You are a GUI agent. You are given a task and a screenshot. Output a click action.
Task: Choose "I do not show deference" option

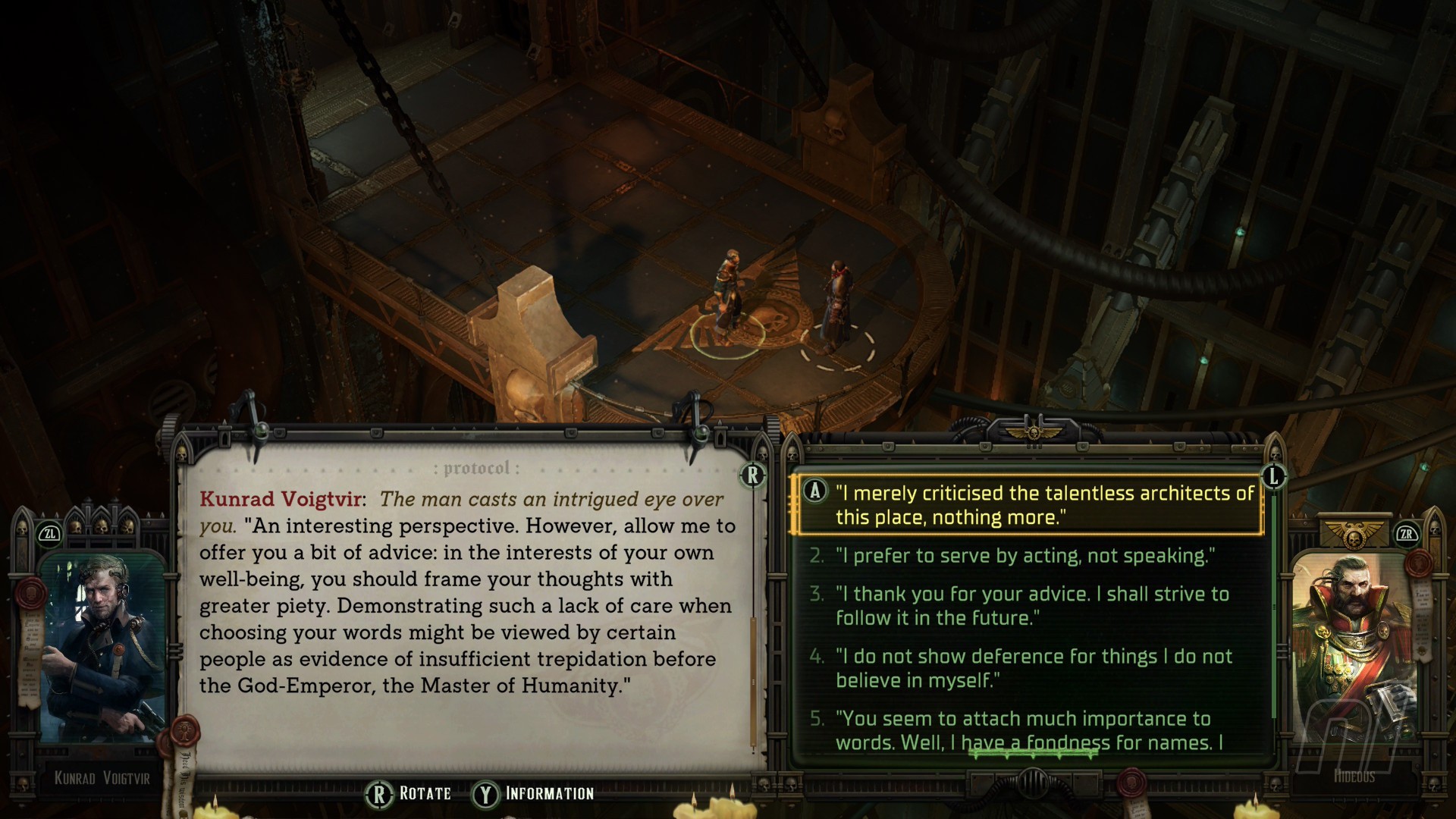point(1033,668)
